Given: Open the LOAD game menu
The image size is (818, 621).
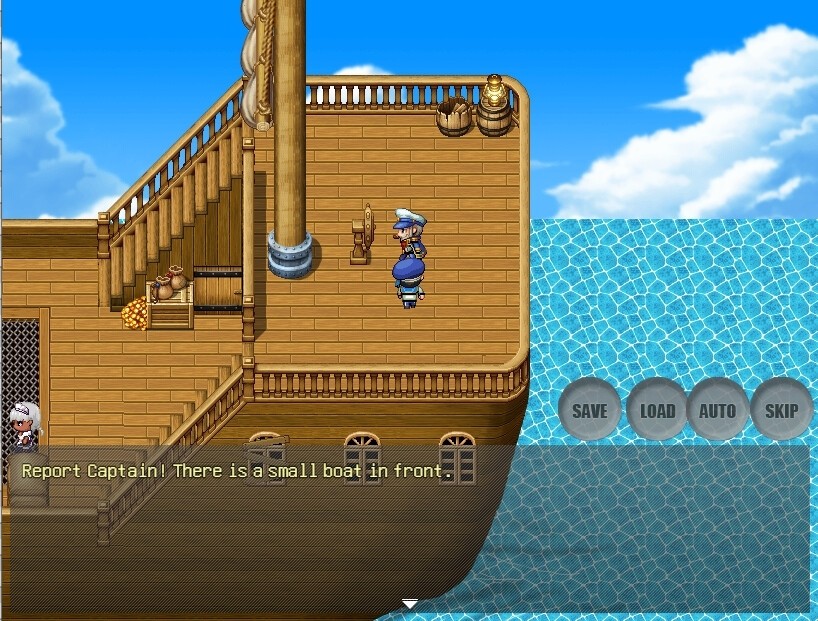Looking at the screenshot, I should pyautogui.click(x=657, y=410).
